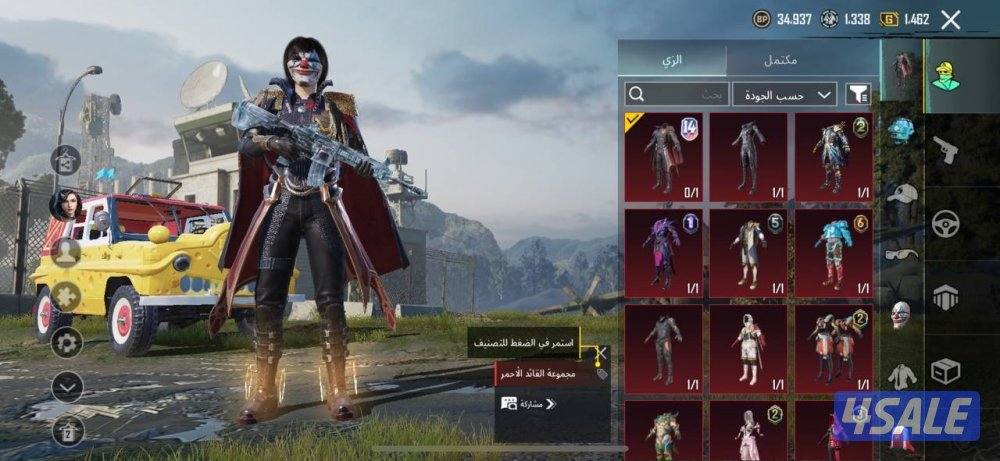This screenshot has height=461, width=1000.
Task: Open the sunglasses category
Action: pos(902,255)
